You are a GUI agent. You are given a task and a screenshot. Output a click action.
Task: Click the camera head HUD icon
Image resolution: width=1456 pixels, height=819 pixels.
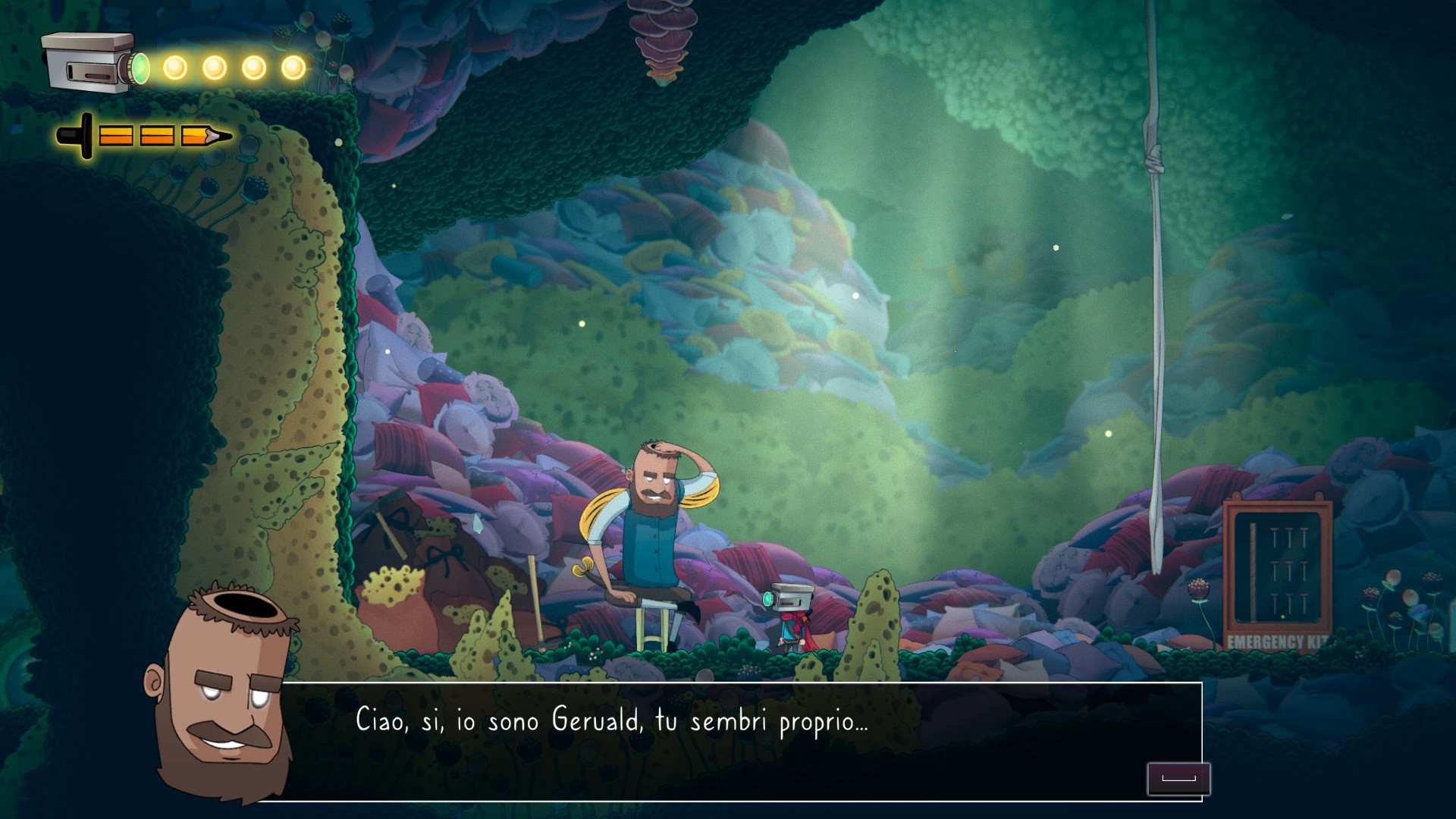[x=93, y=63]
